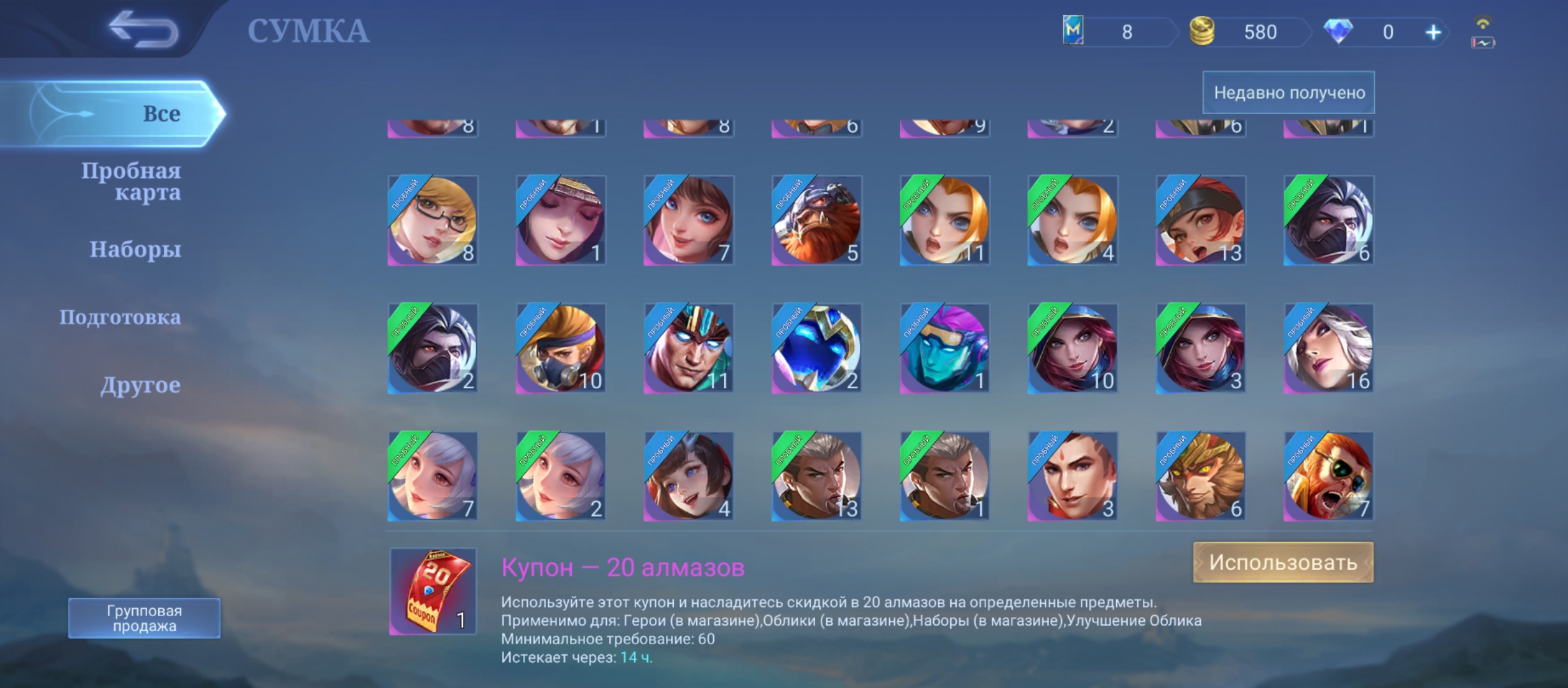Select the gas mask hero trial card
This screenshot has width=1568, height=688.
click(561, 348)
